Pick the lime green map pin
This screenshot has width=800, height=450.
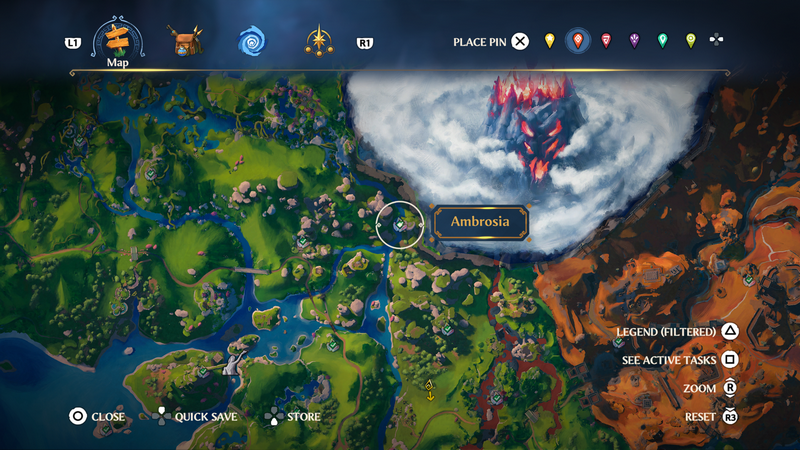pyautogui.click(x=690, y=41)
